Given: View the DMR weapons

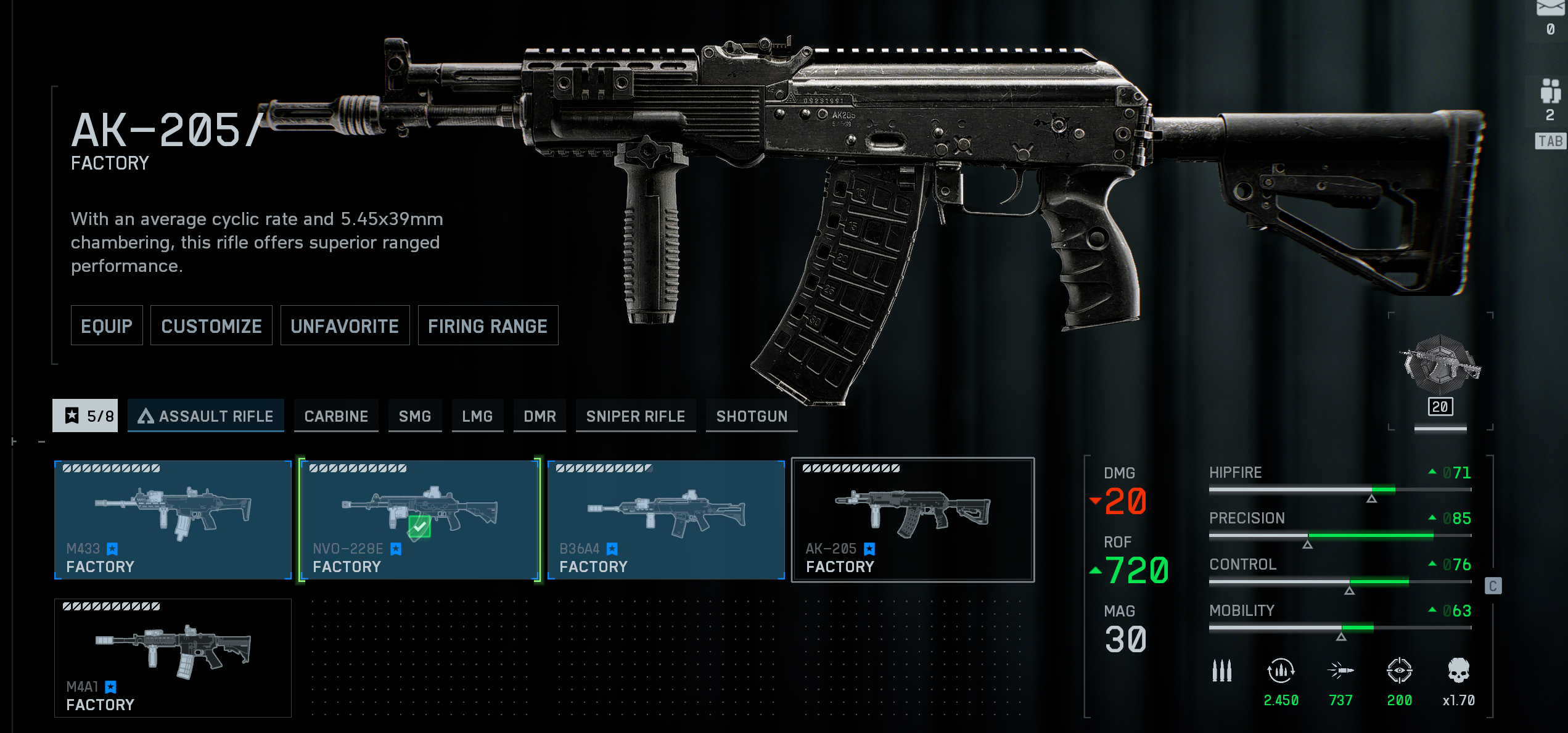Looking at the screenshot, I should [x=540, y=416].
